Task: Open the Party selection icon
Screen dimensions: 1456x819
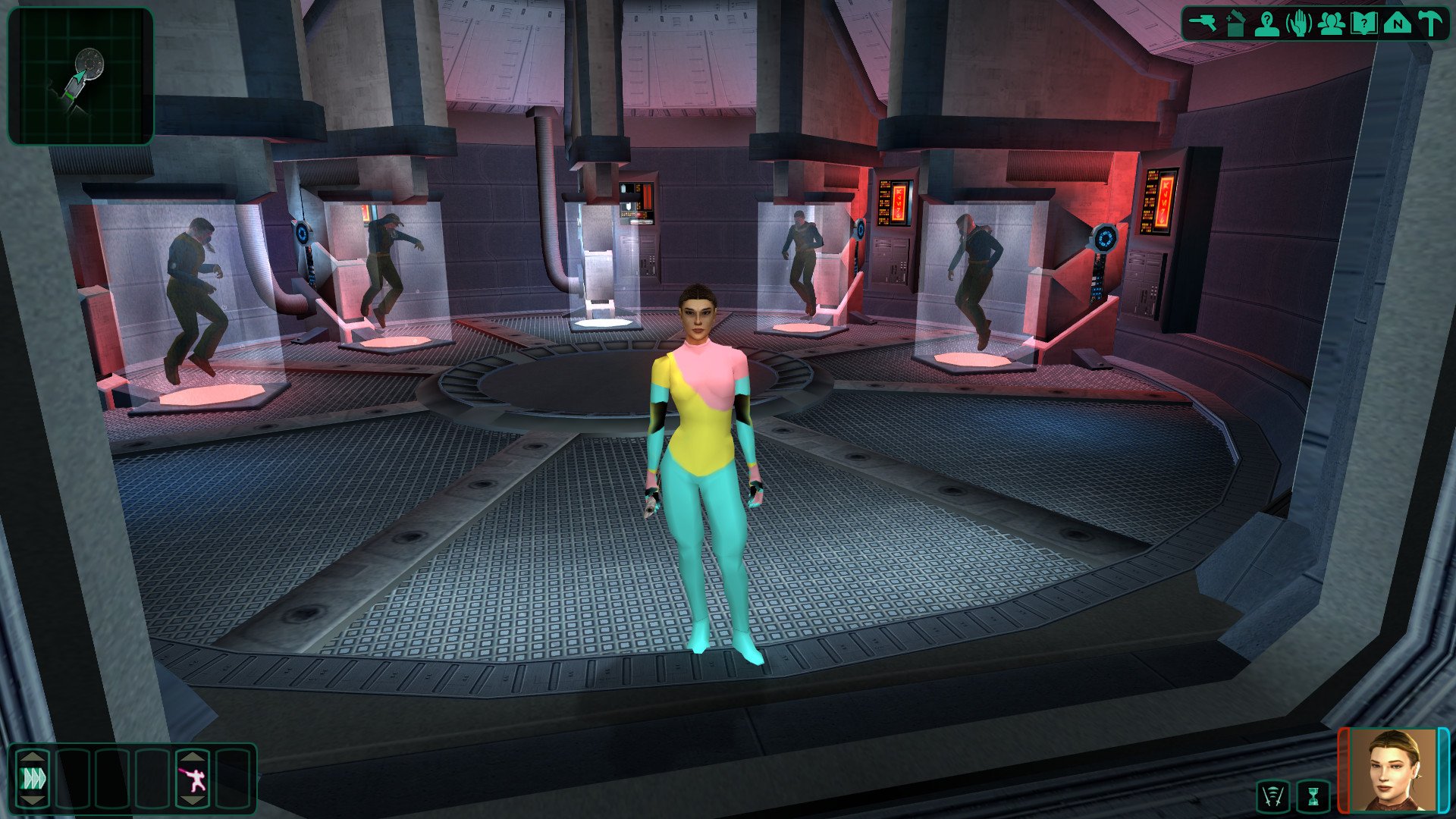Action: click(1332, 23)
